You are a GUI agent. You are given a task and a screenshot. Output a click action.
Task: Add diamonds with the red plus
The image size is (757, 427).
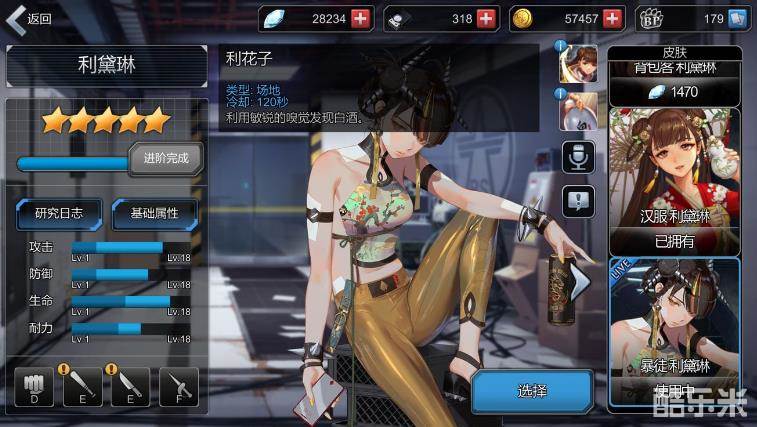click(360, 18)
